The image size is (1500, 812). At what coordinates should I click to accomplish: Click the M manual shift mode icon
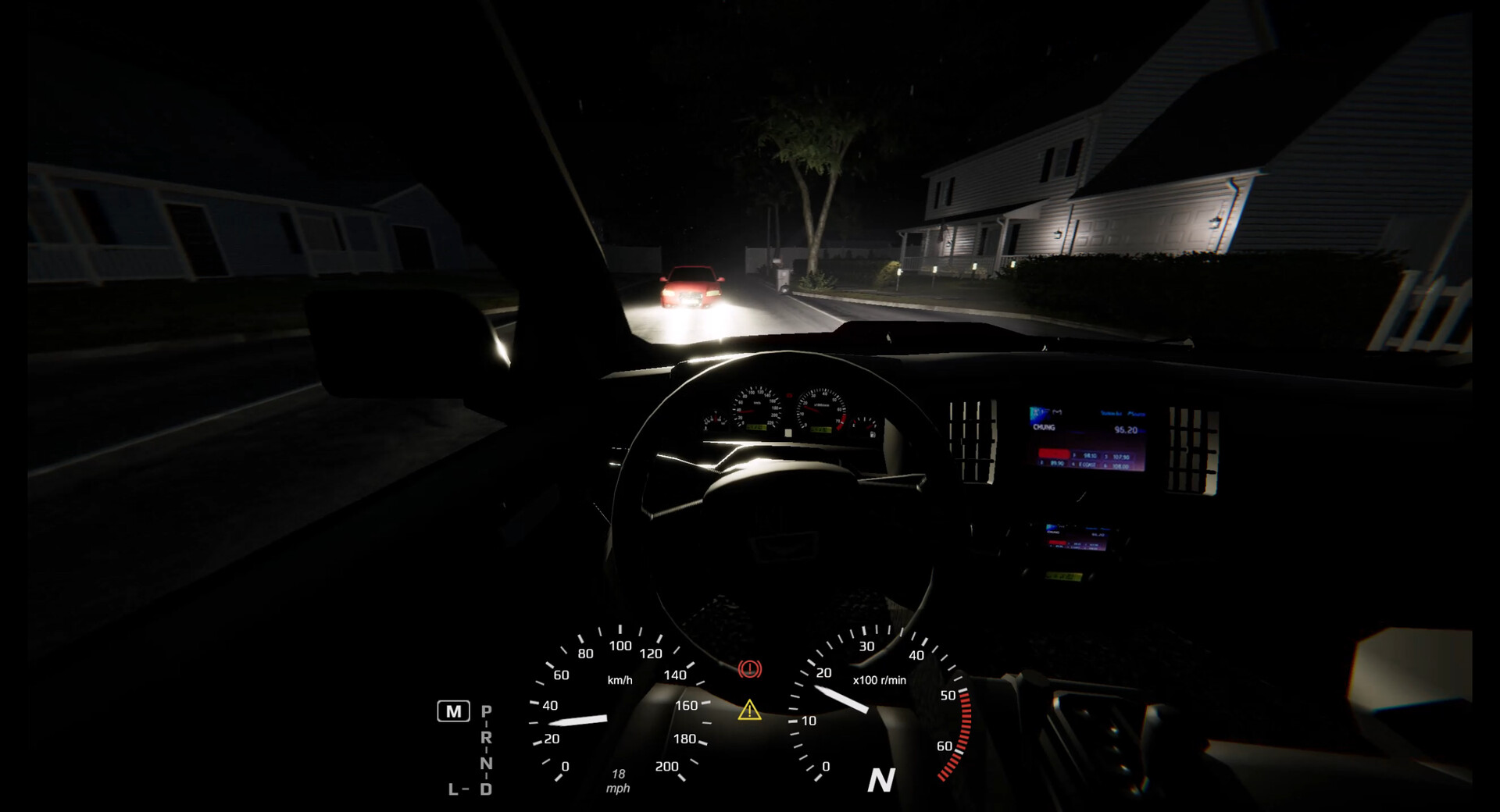tap(454, 711)
